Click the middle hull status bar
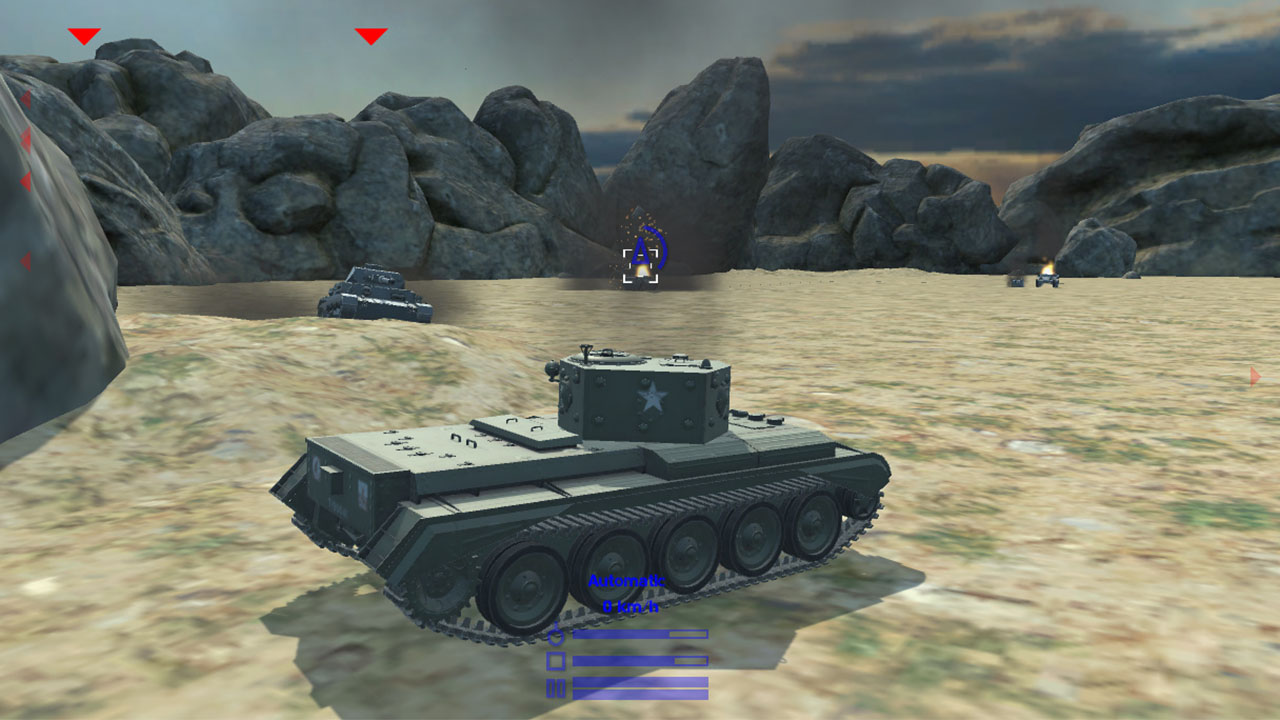 (640, 660)
